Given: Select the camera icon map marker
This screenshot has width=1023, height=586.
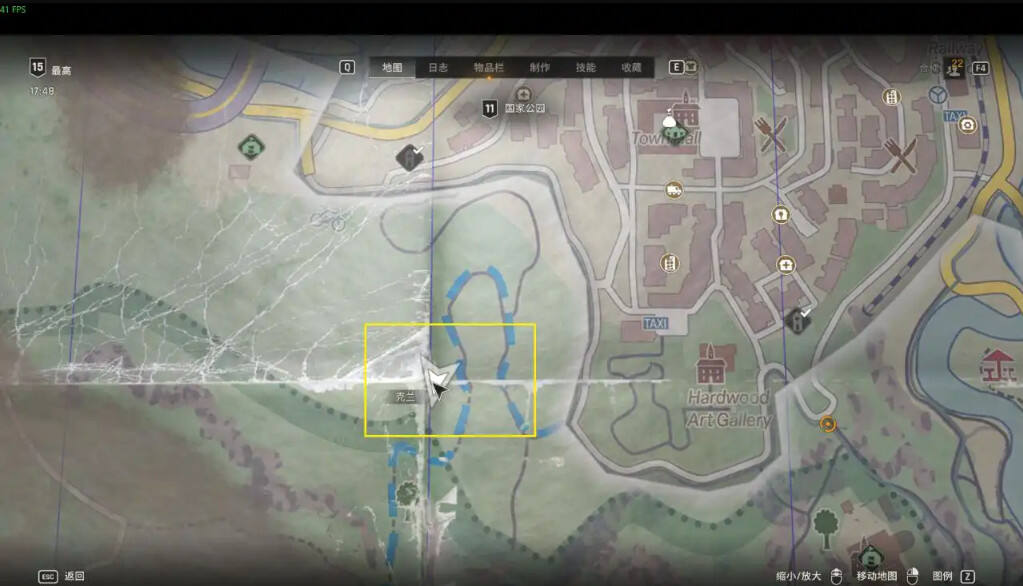Looking at the screenshot, I should 967,125.
